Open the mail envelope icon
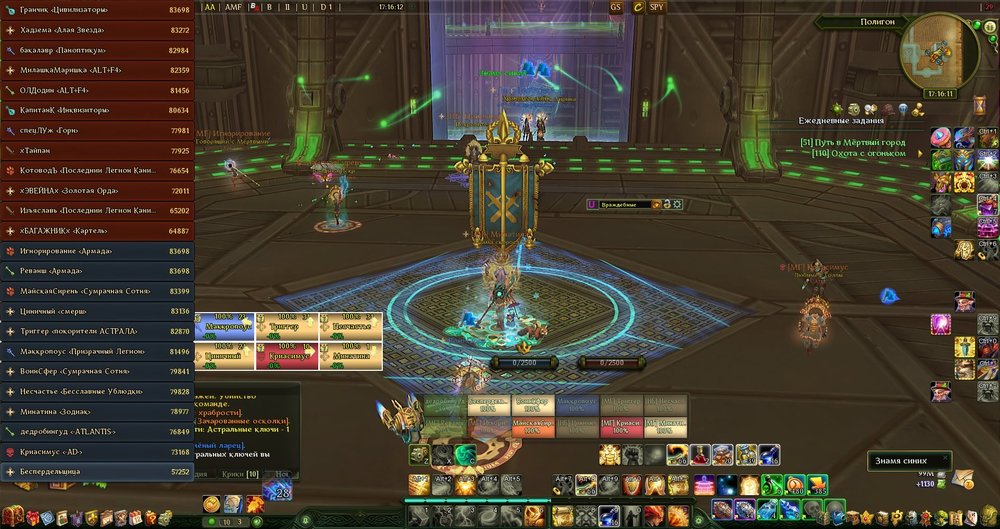Image resolution: width=1000 pixels, height=529 pixels. pos(962,478)
